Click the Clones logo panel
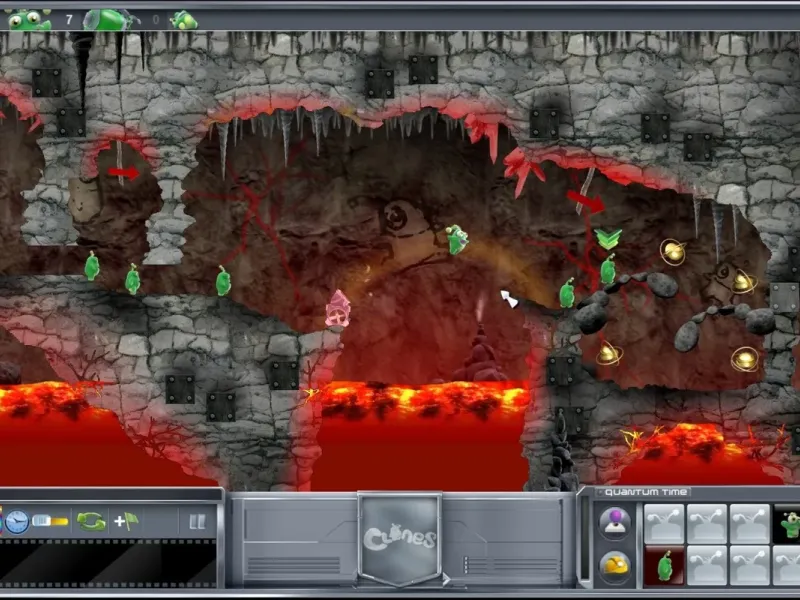Viewport: 800px width, 600px height. pos(399,538)
